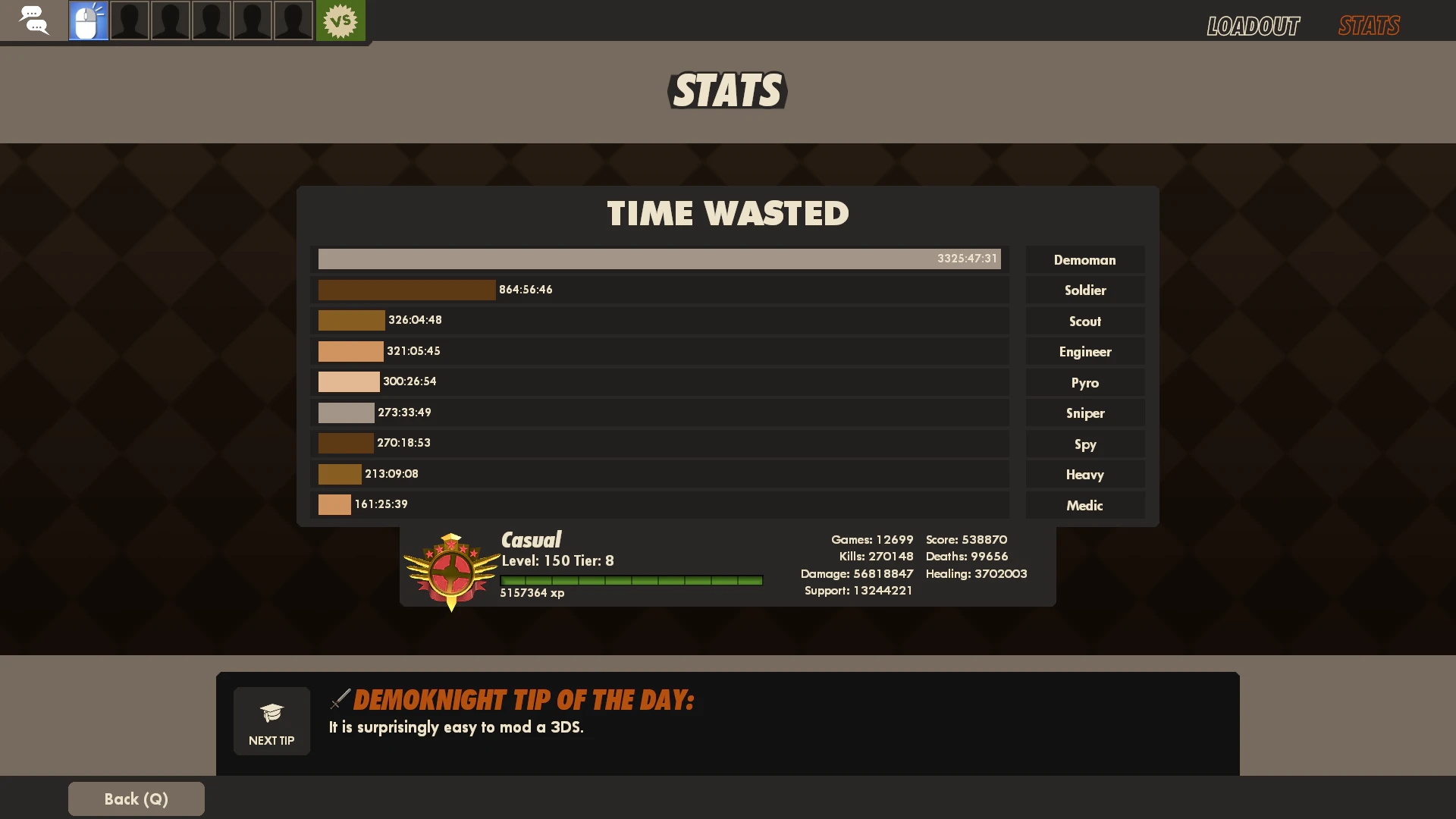This screenshot has height=819, width=1456.
Task: Switch to the STATS tab
Action: (x=1368, y=25)
